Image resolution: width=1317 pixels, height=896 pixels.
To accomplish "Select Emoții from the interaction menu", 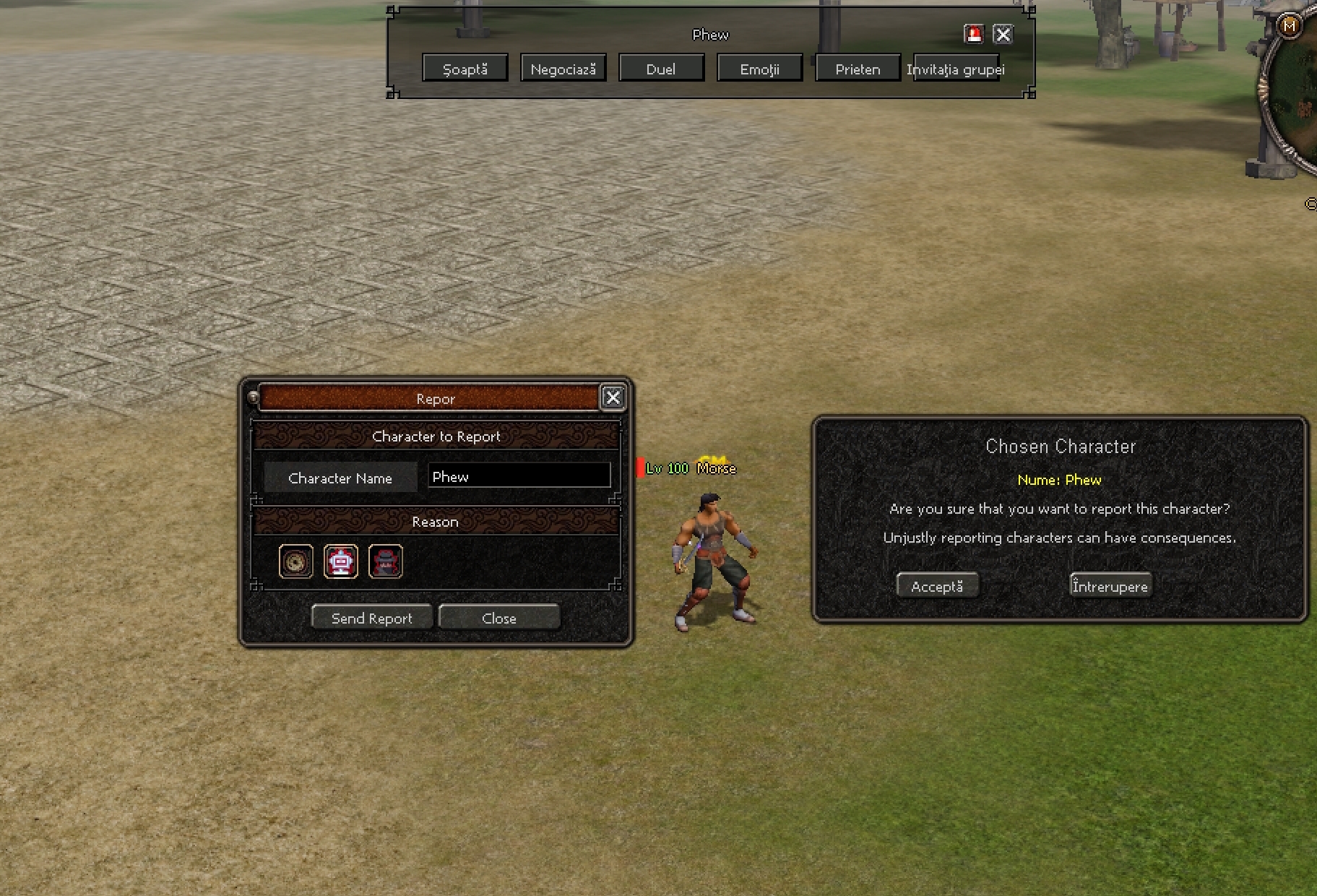I will click(759, 67).
